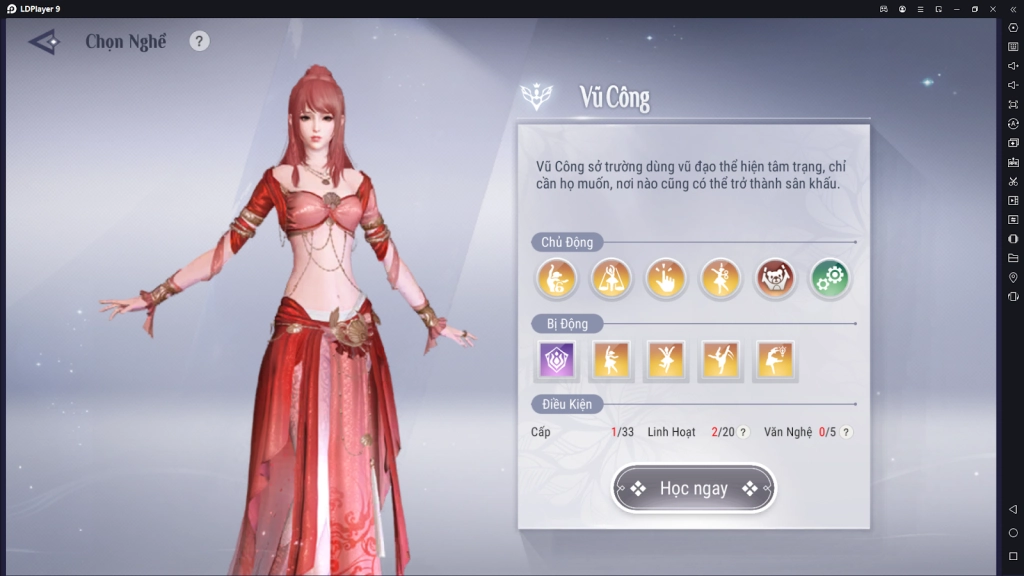Choose the pointing hand active skill

tap(665, 279)
